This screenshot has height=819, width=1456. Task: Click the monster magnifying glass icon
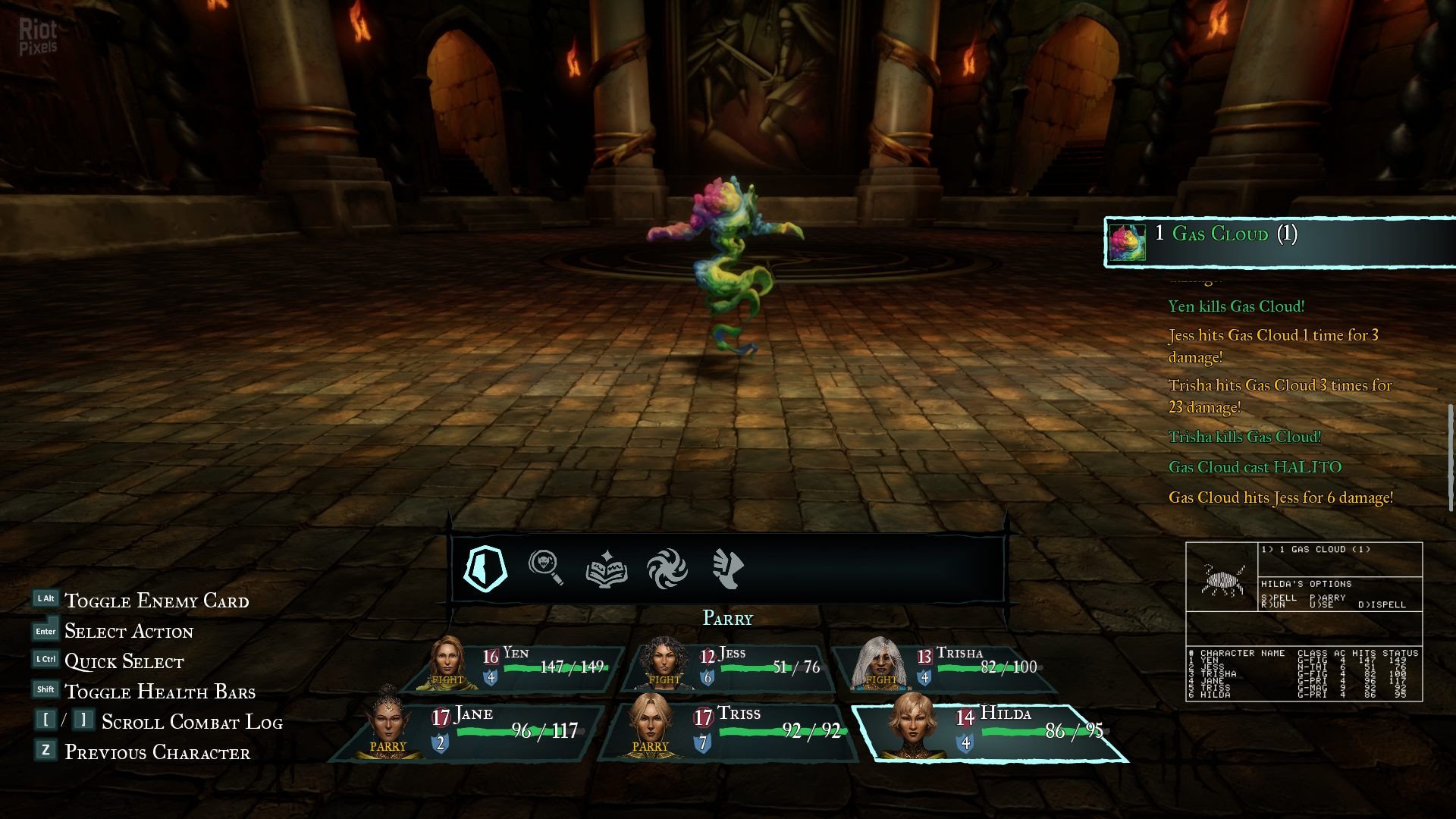coord(545,568)
